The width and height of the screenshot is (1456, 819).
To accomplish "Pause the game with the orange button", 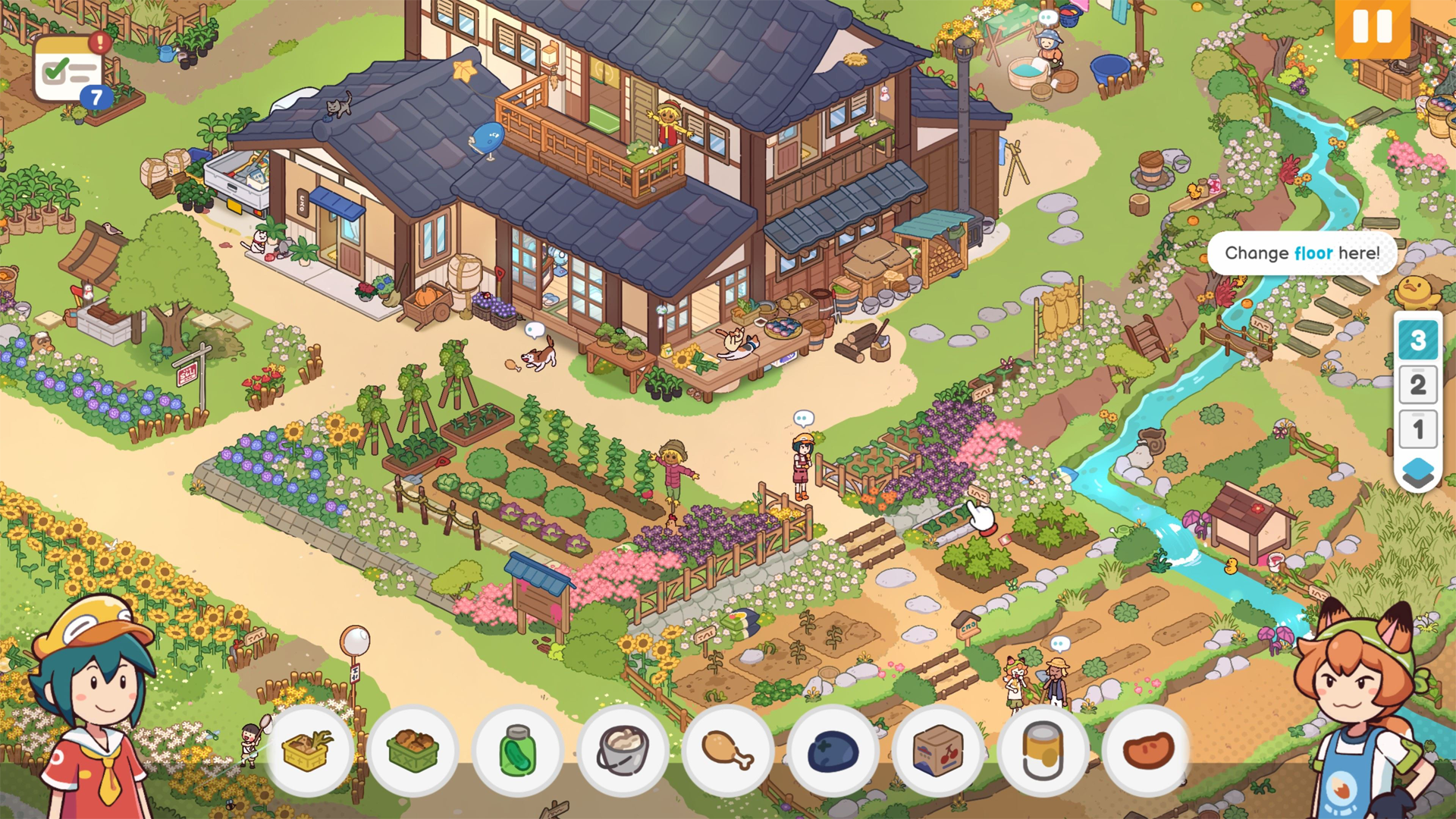I will click(x=1372, y=27).
